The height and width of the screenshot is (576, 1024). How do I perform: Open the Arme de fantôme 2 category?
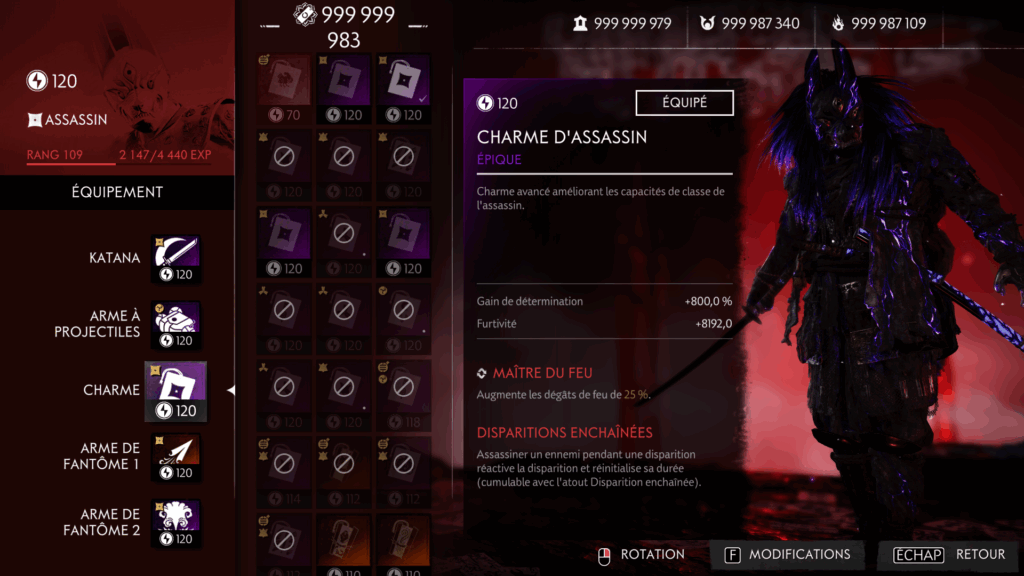click(176, 523)
